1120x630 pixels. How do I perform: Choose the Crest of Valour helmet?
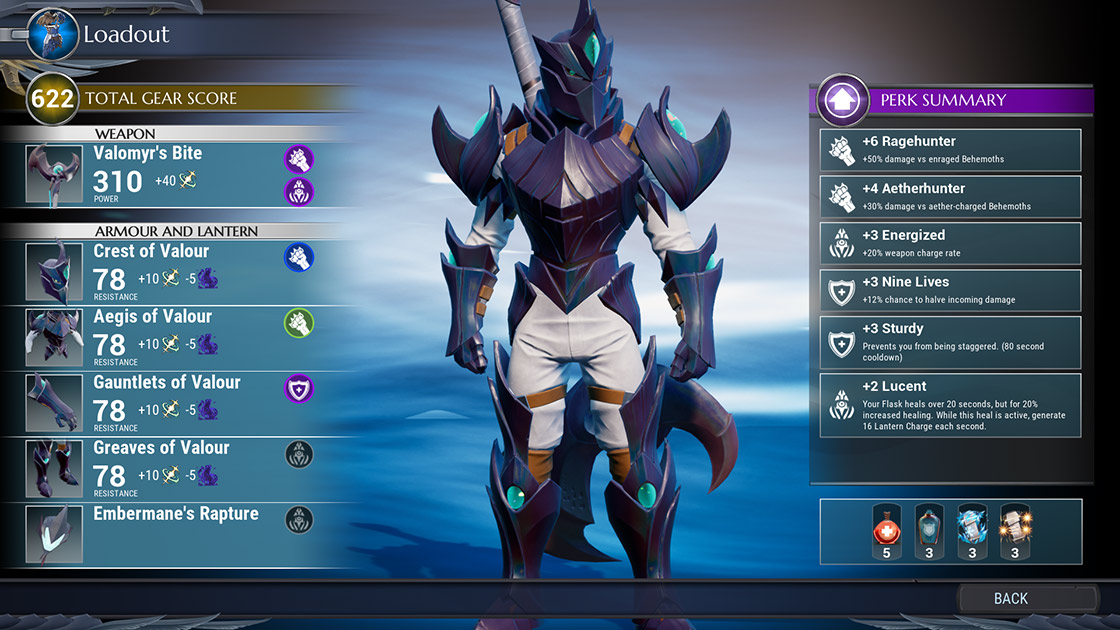[170, 272]
